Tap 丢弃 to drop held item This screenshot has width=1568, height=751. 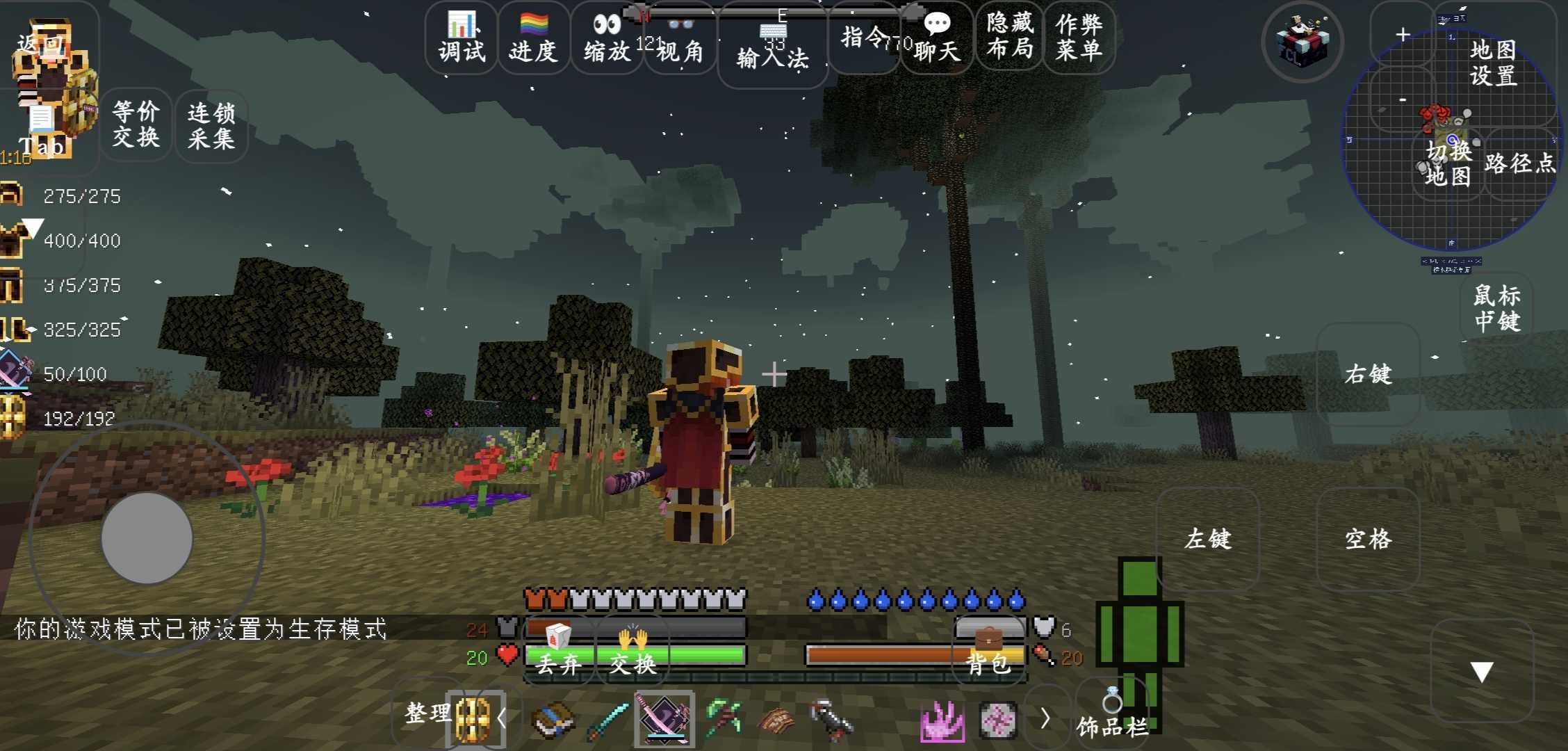[559, 652]
